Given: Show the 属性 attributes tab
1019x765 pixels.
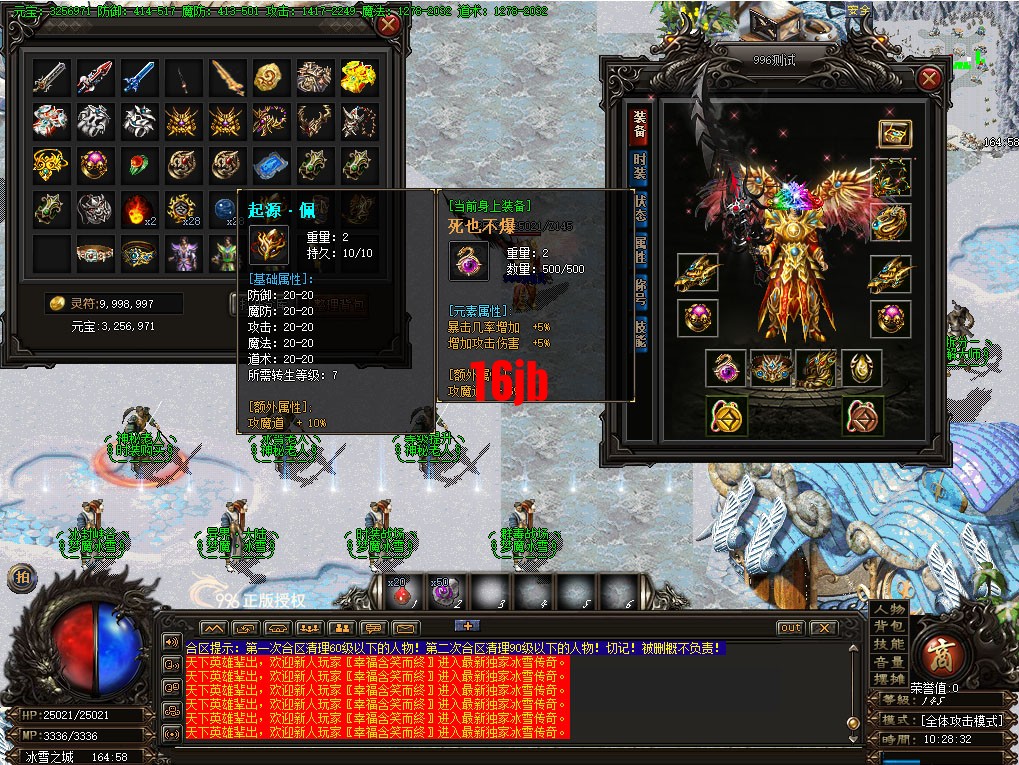Looking at the screenshot, I should (x=639, y=249).
